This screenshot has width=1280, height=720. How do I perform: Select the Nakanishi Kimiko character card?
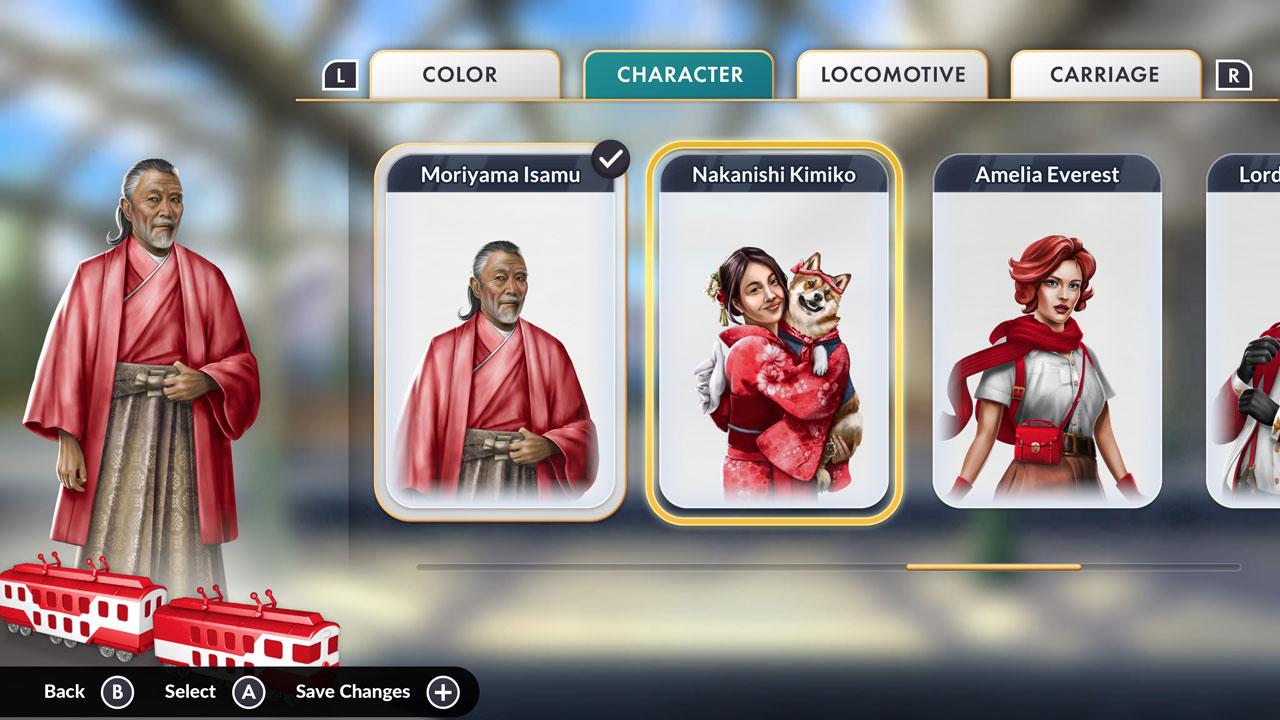[773, 330]
